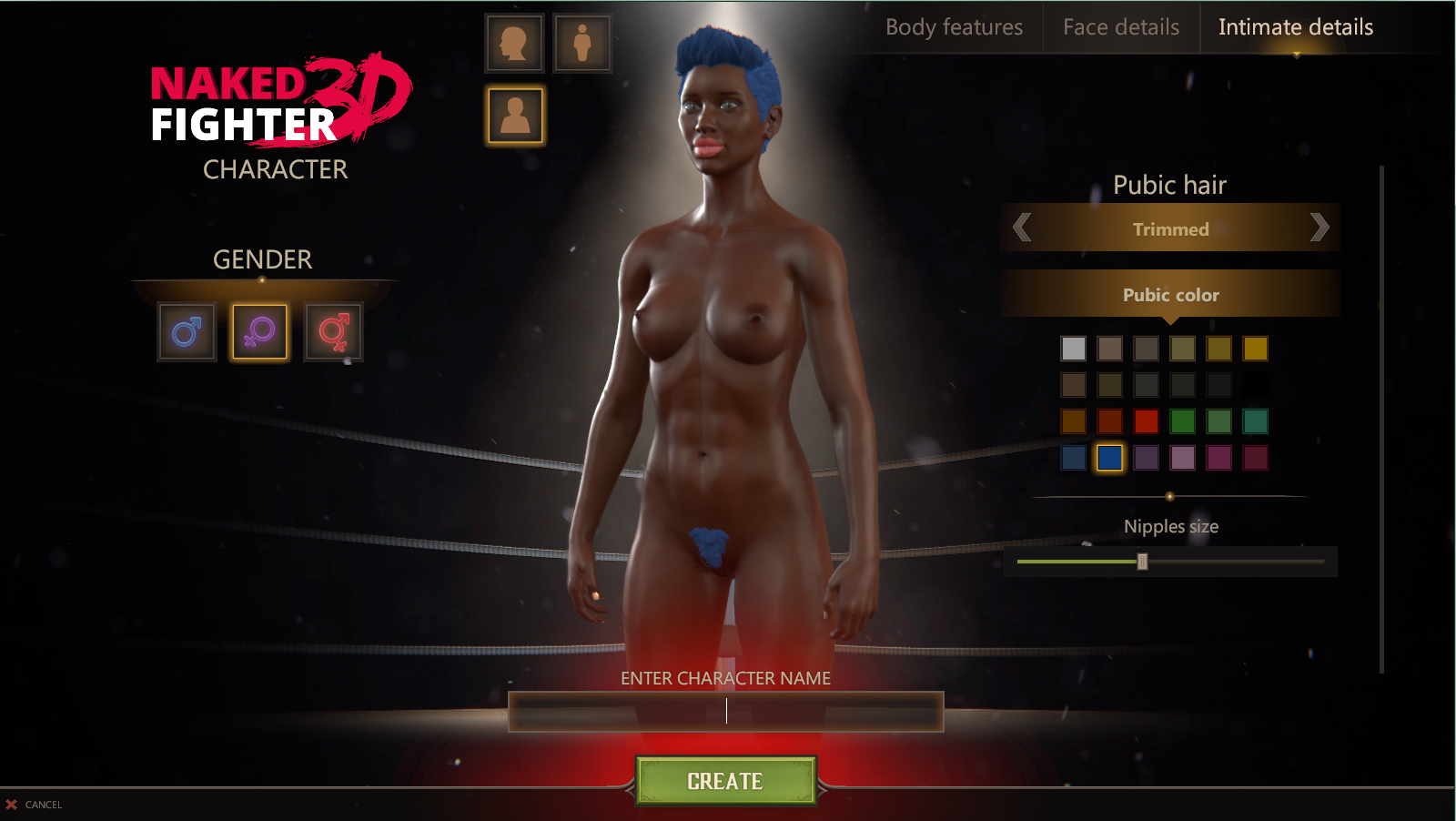The height and width of the screenshot is (821, 1456).
Task: Go to the previous hair style arrow
Action: [1022, 228]
